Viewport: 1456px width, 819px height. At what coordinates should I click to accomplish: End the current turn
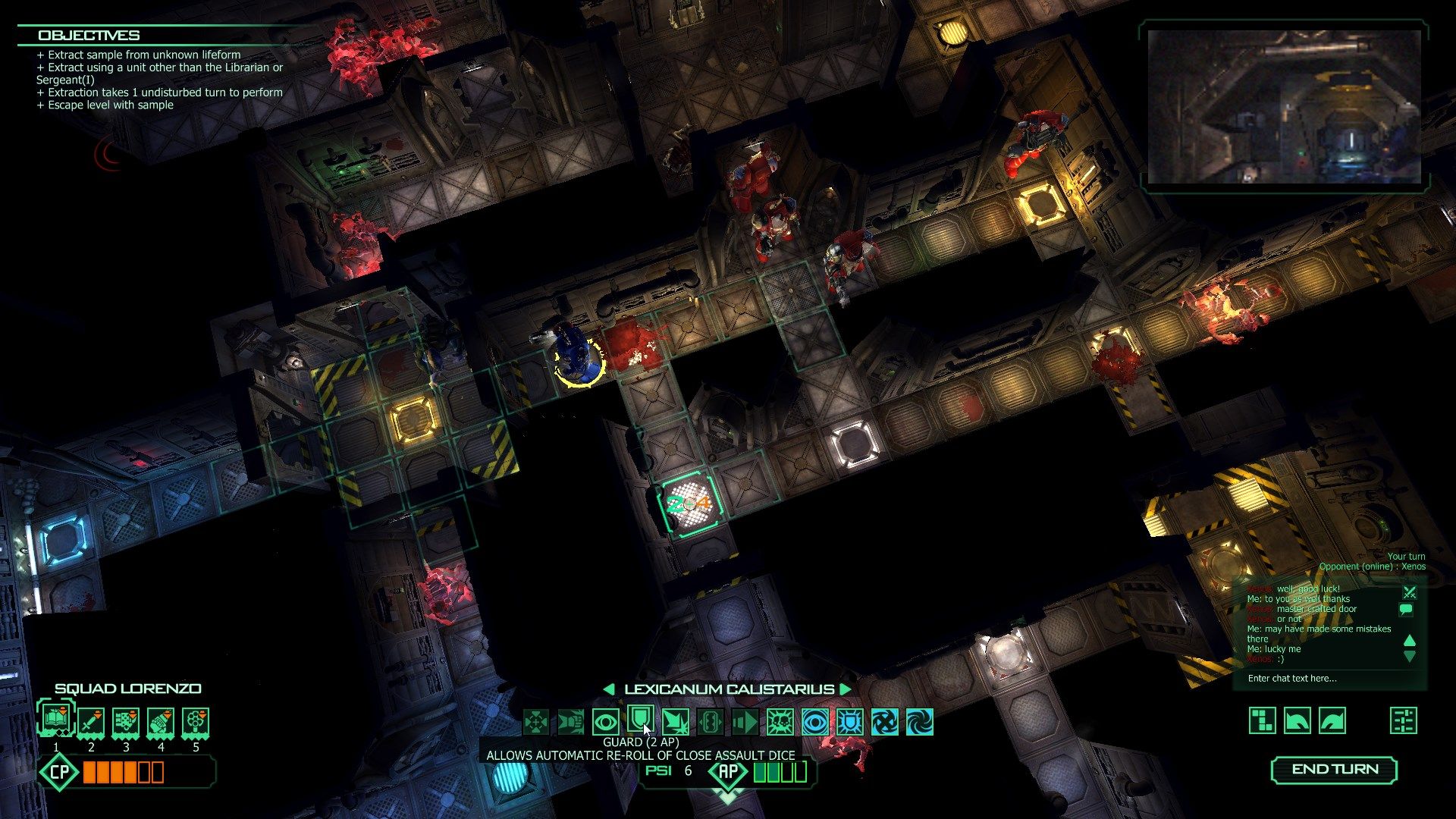[x=1334, y=769]
